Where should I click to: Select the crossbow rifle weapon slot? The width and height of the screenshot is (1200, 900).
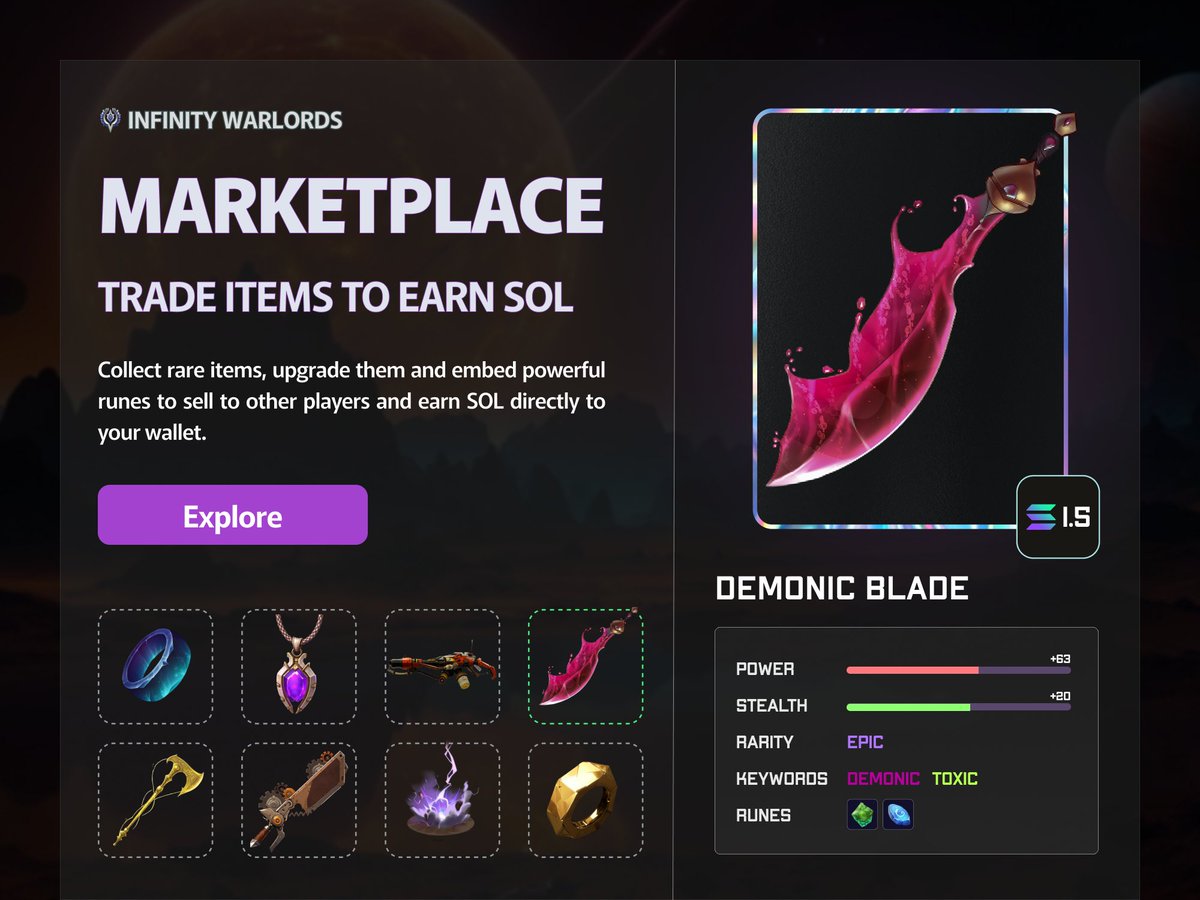click(442, 667)
